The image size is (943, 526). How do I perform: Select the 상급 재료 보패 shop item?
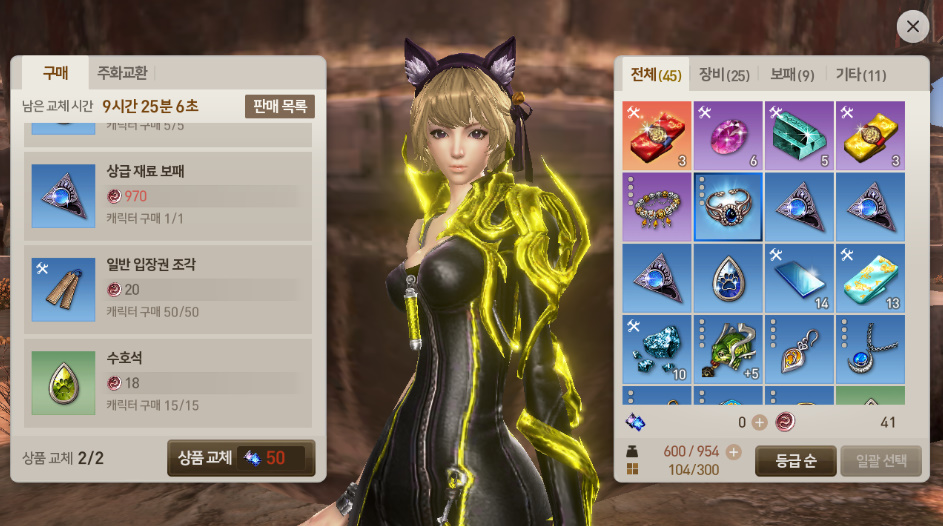coord(168,194)
